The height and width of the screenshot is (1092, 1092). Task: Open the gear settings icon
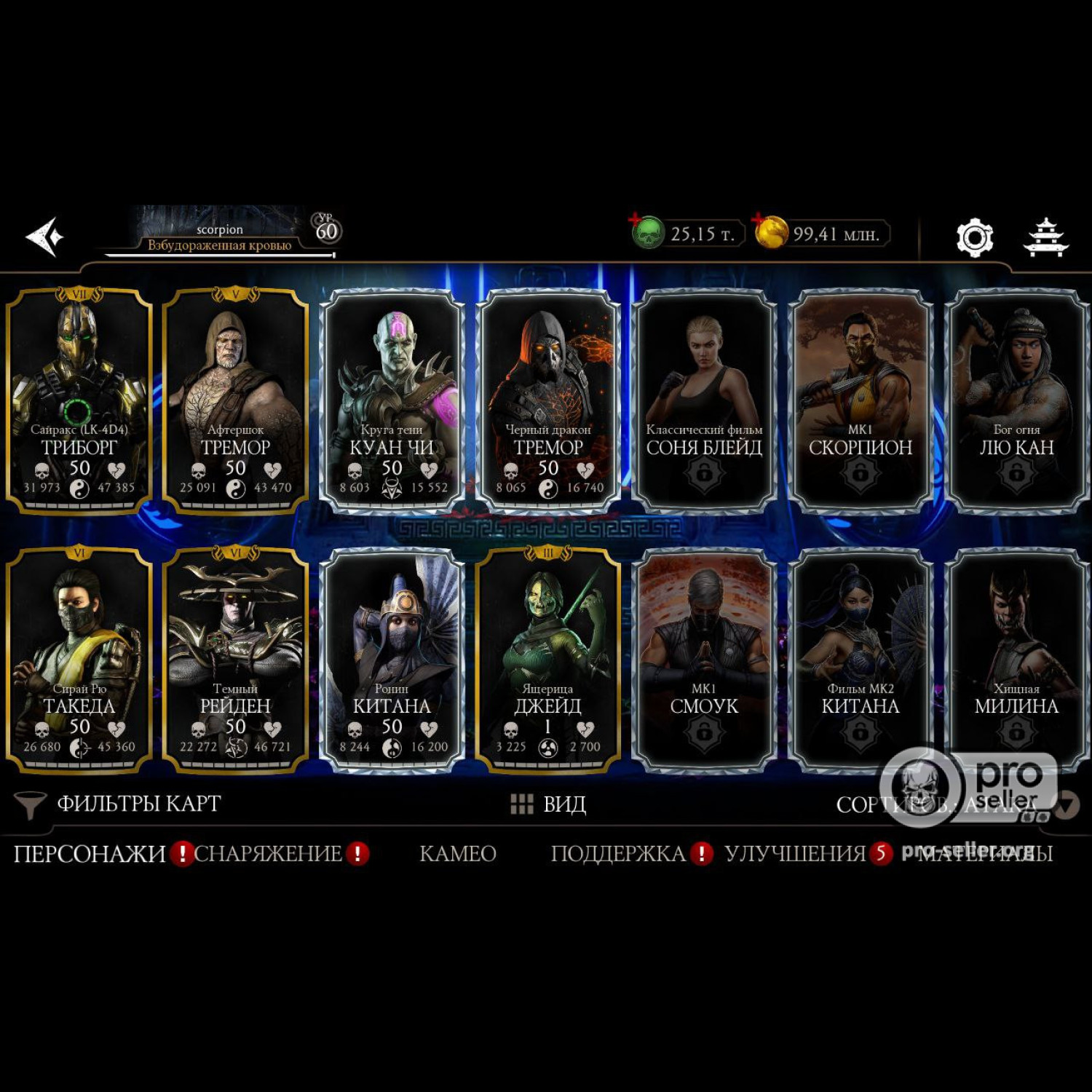pos(974,237)
